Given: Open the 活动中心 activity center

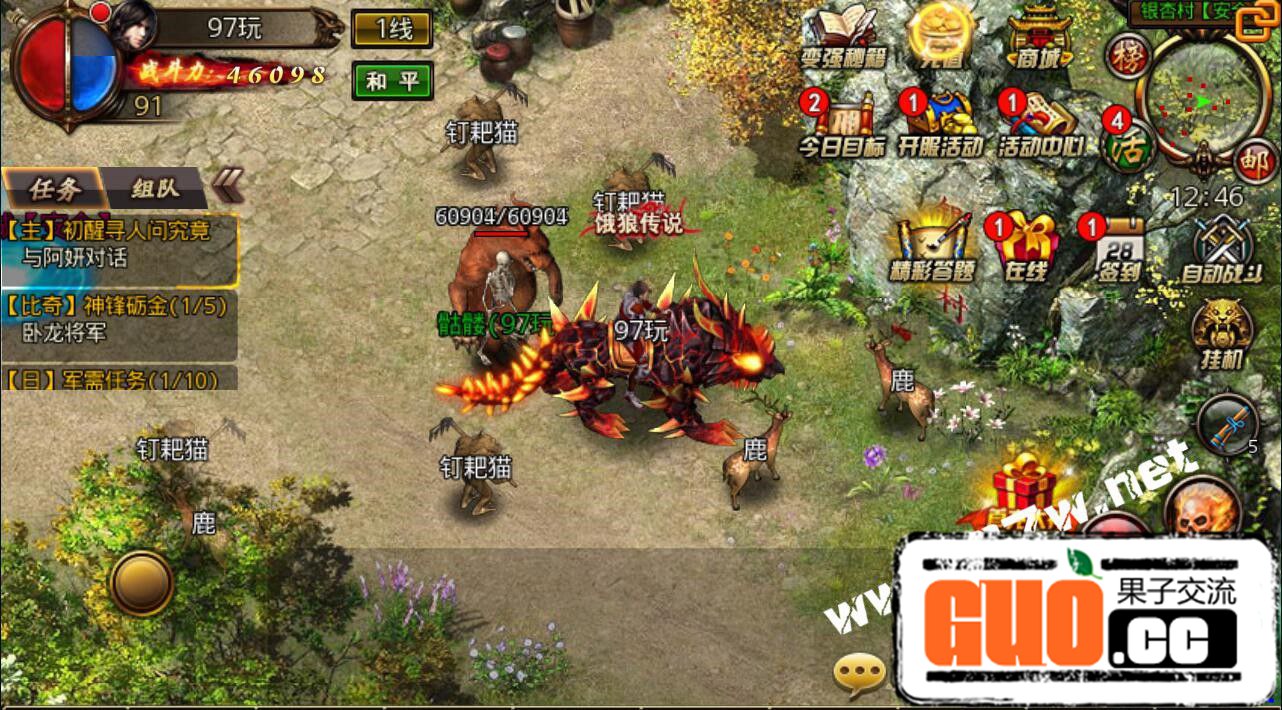Looking at the screenshot, I should pos(1039,124).
